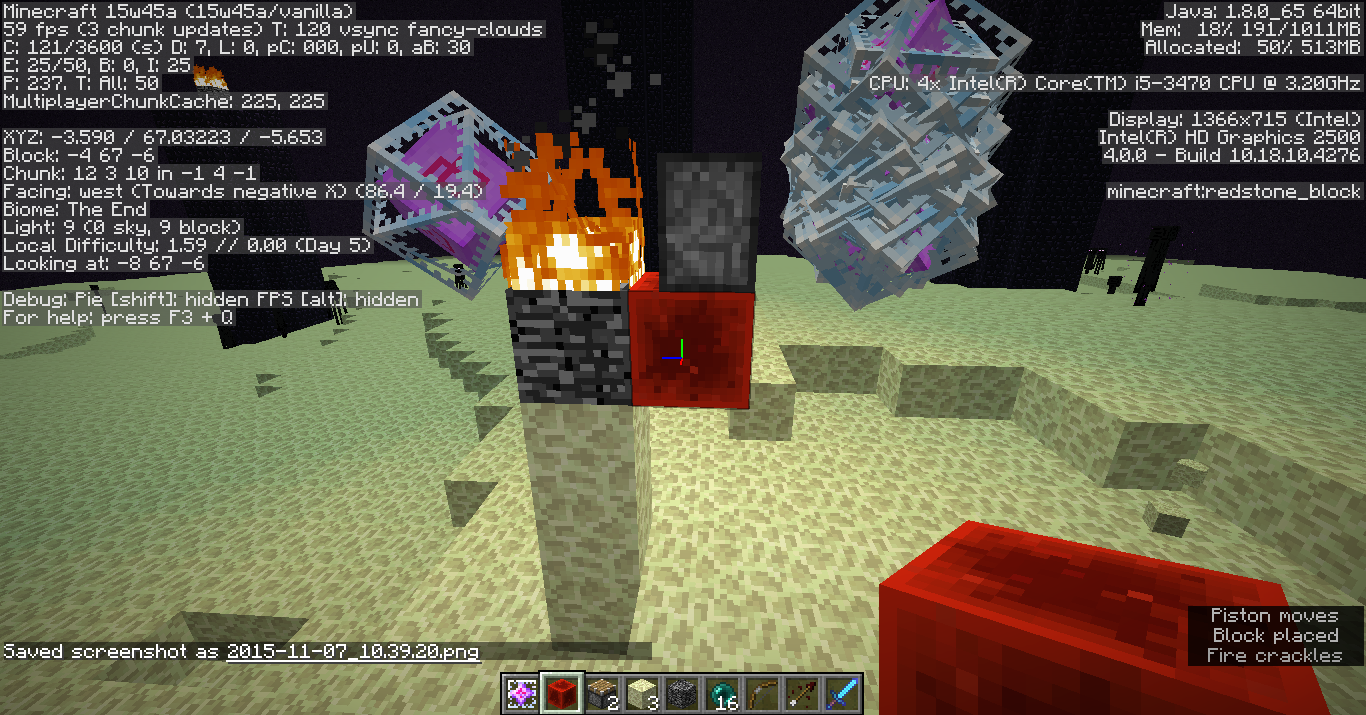Viewport: 1366px width, 715px height.
Task: Select the redstone block hotbar slot
Action: [x=561, y=693]
